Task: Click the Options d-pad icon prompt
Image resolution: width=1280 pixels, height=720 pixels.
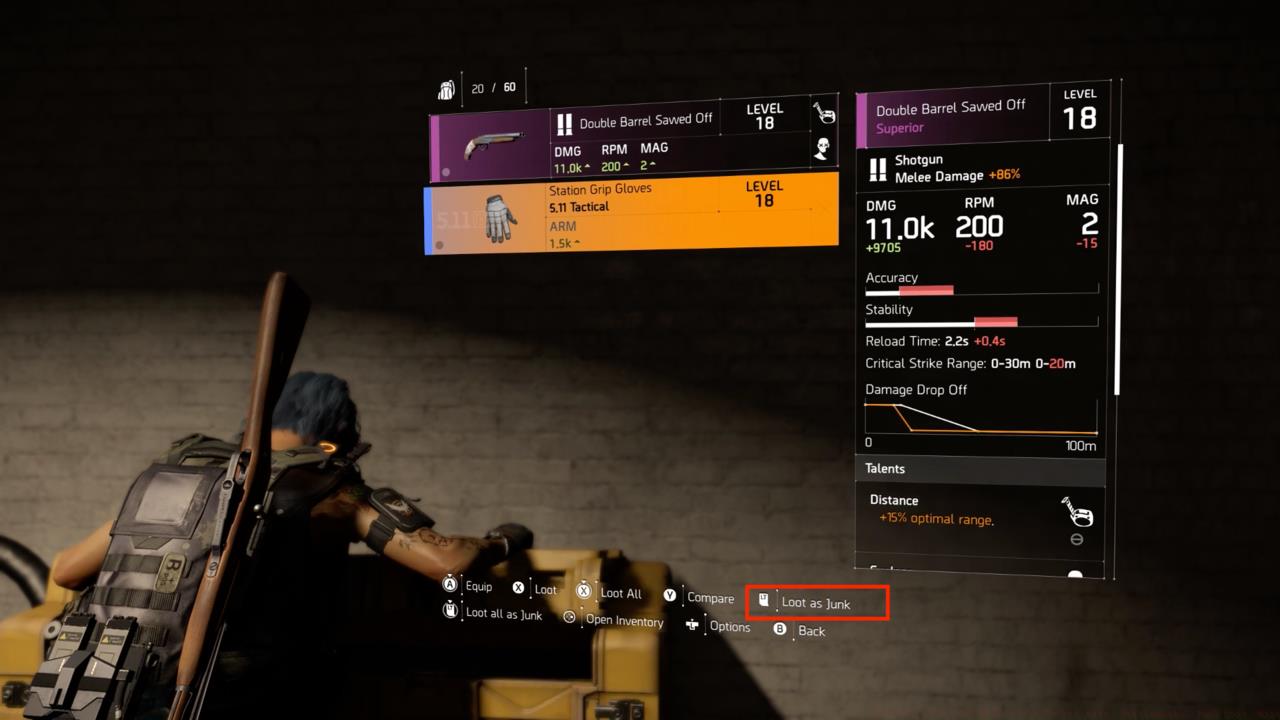Action: coord(692,624)
